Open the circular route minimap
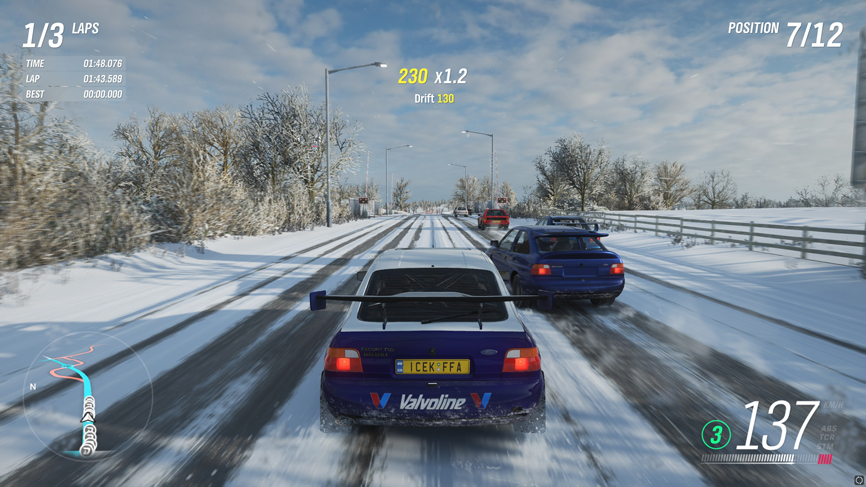 pos(88,396)
